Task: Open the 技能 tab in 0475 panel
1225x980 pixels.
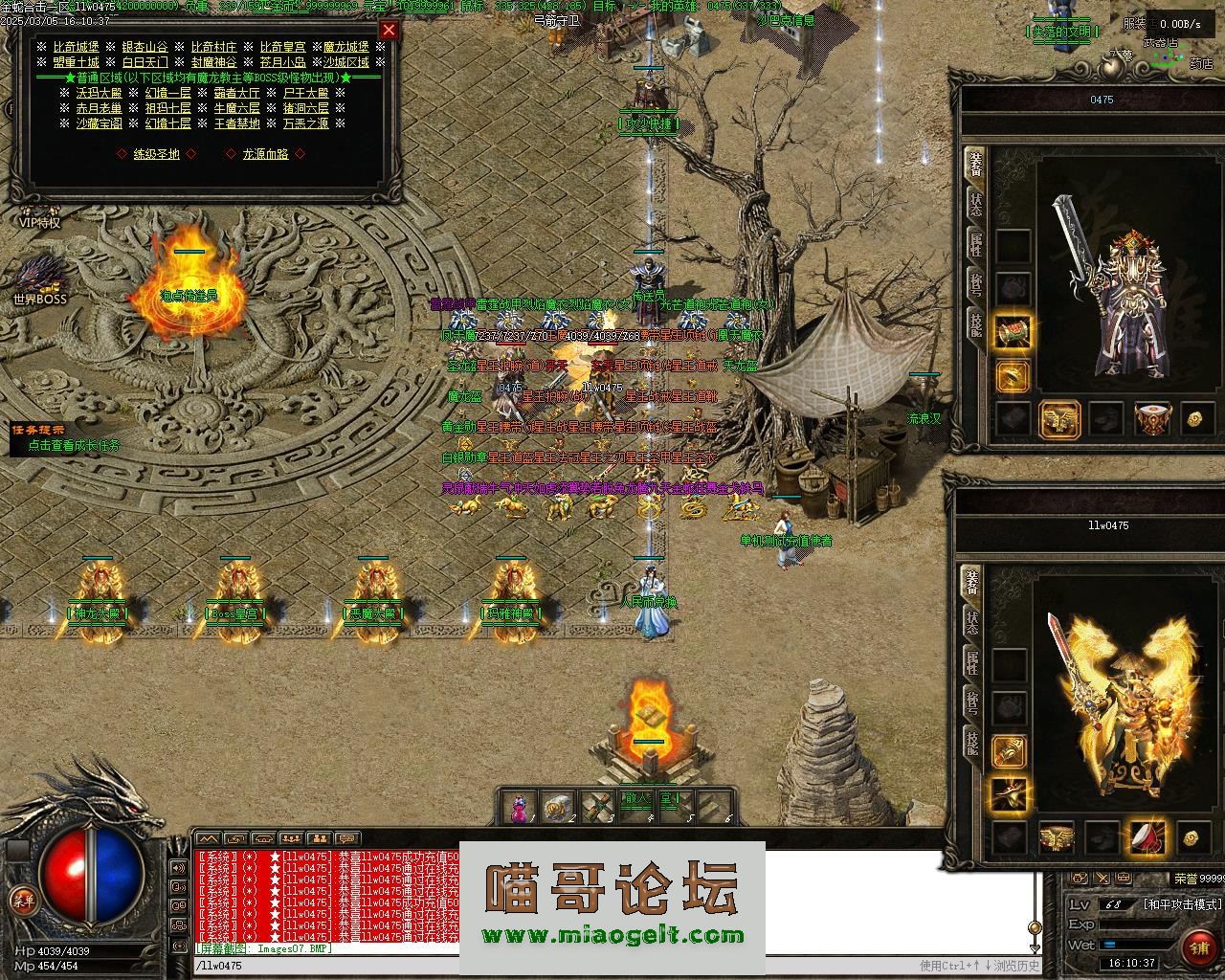Action: pyautogui.click(x=975, y=322)
